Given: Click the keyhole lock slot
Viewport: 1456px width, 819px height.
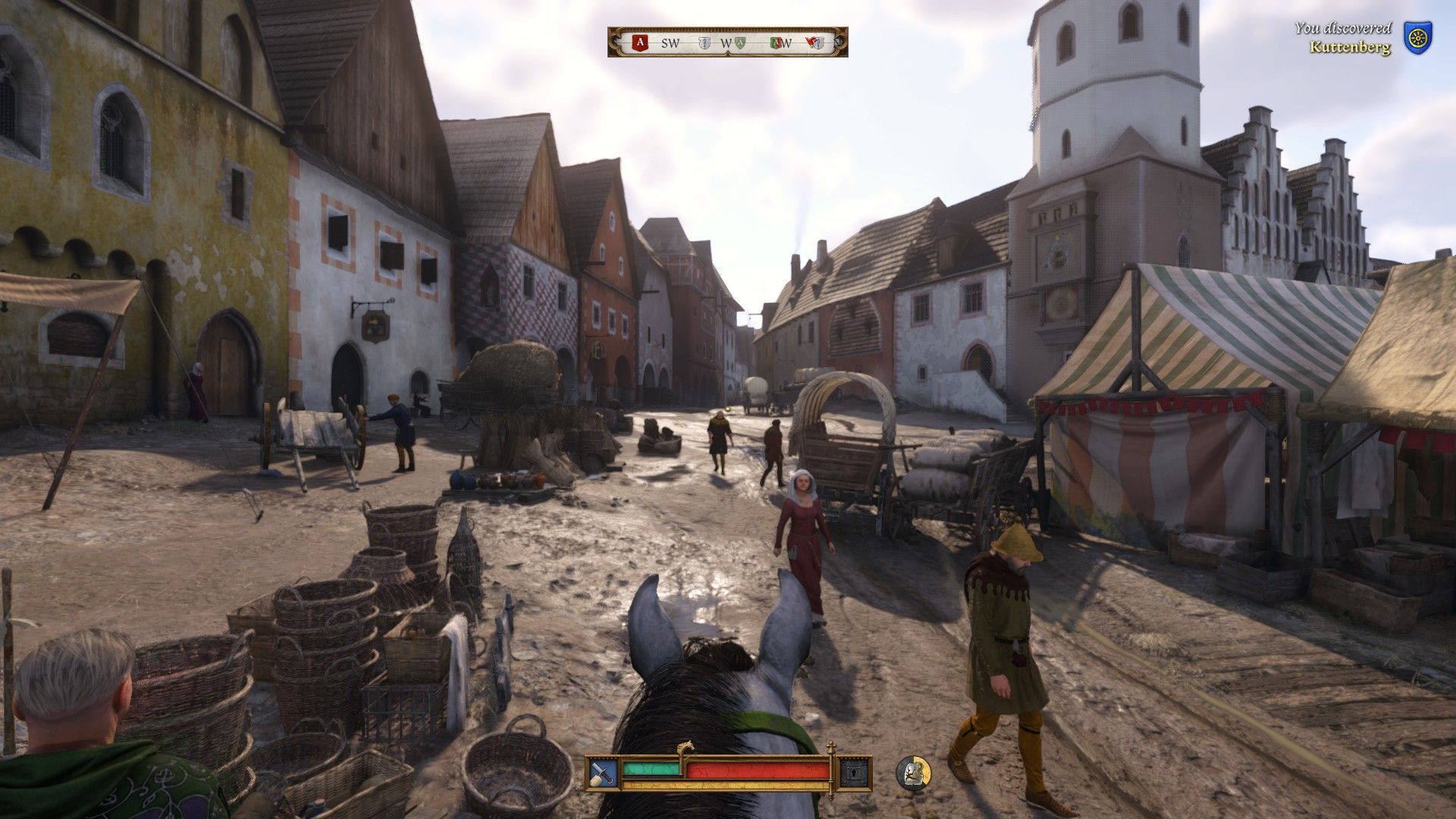Looking at the screenshot, I should tap(853, 773).
